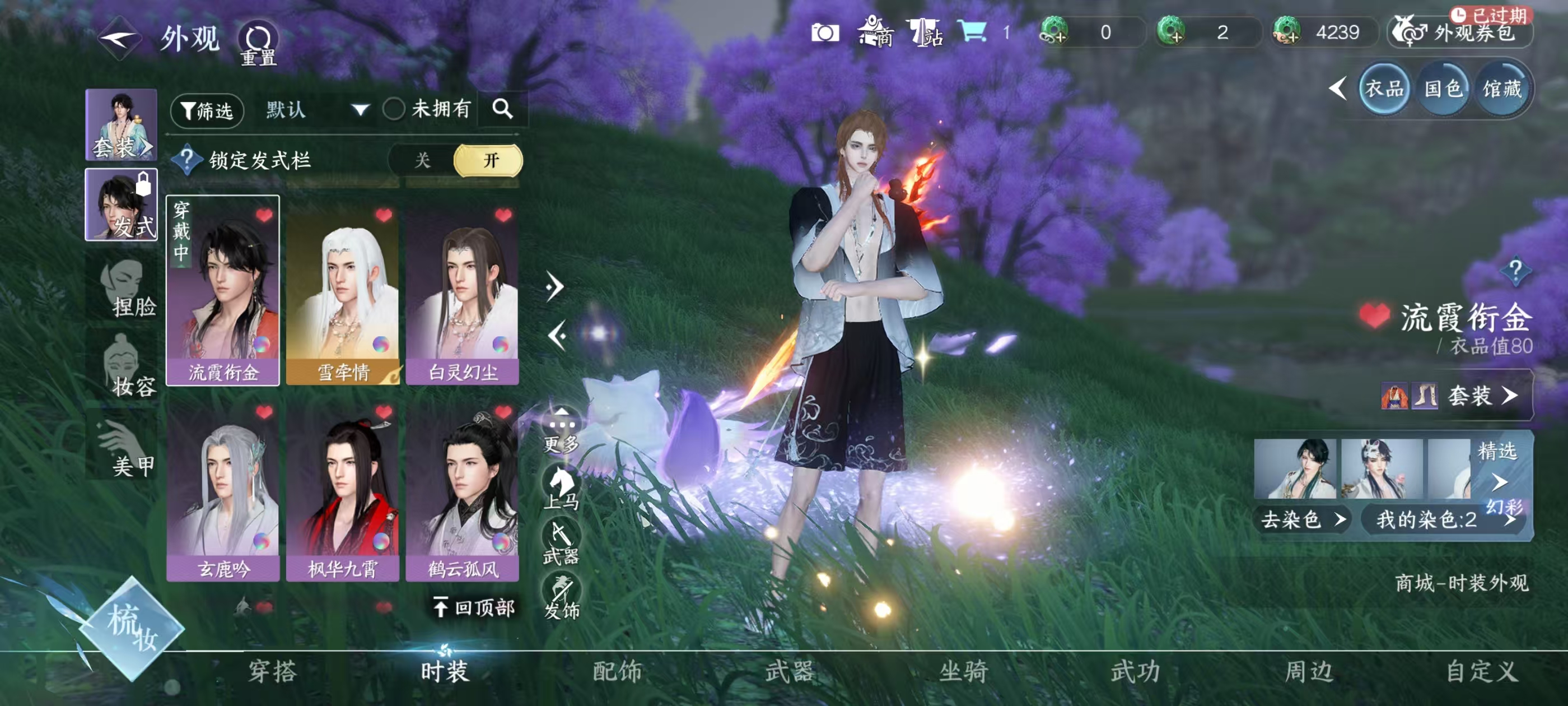Switch hairstyle lock toggle to 关

[x=422, y=160]
